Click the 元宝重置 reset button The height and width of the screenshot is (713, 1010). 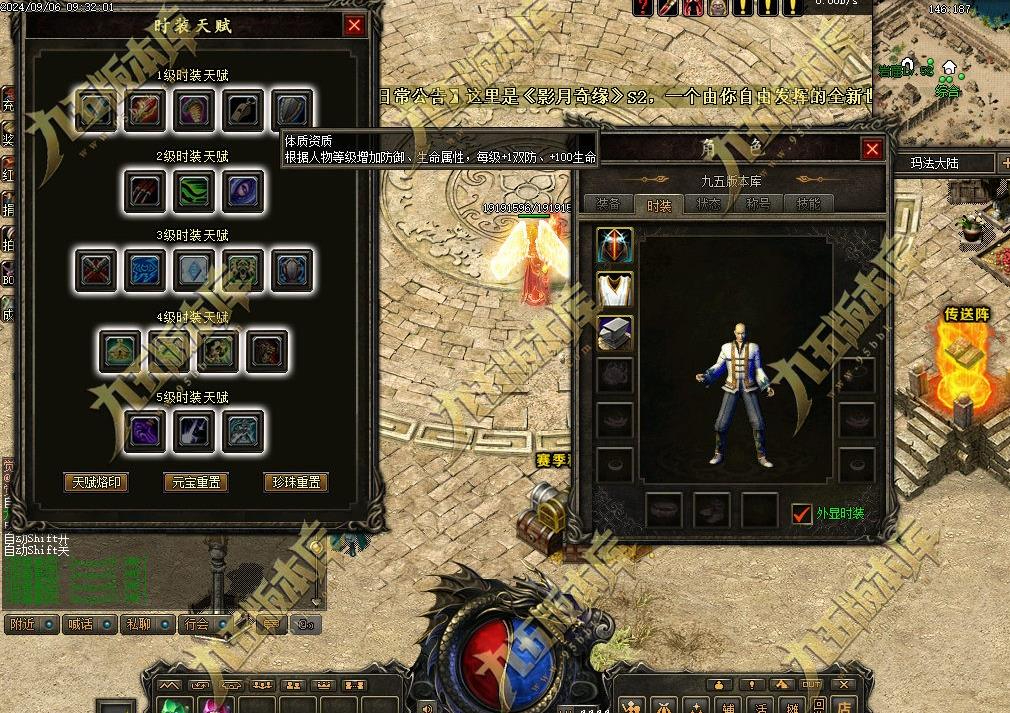[195, 482]
